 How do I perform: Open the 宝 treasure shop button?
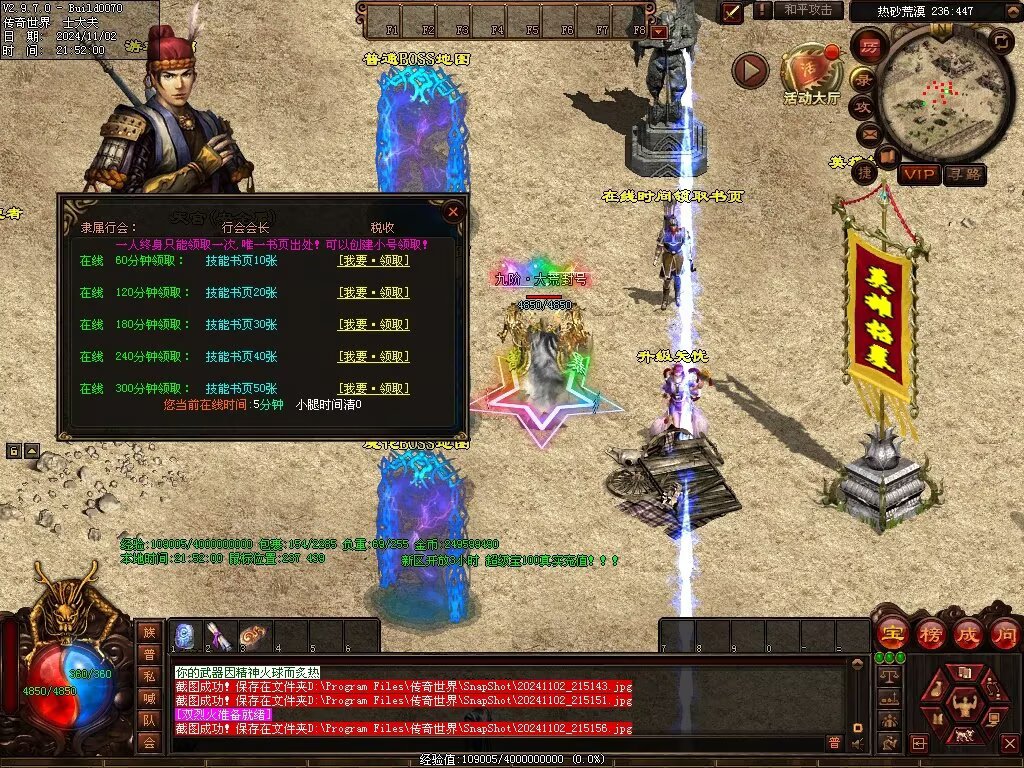[x=891, y=634]
